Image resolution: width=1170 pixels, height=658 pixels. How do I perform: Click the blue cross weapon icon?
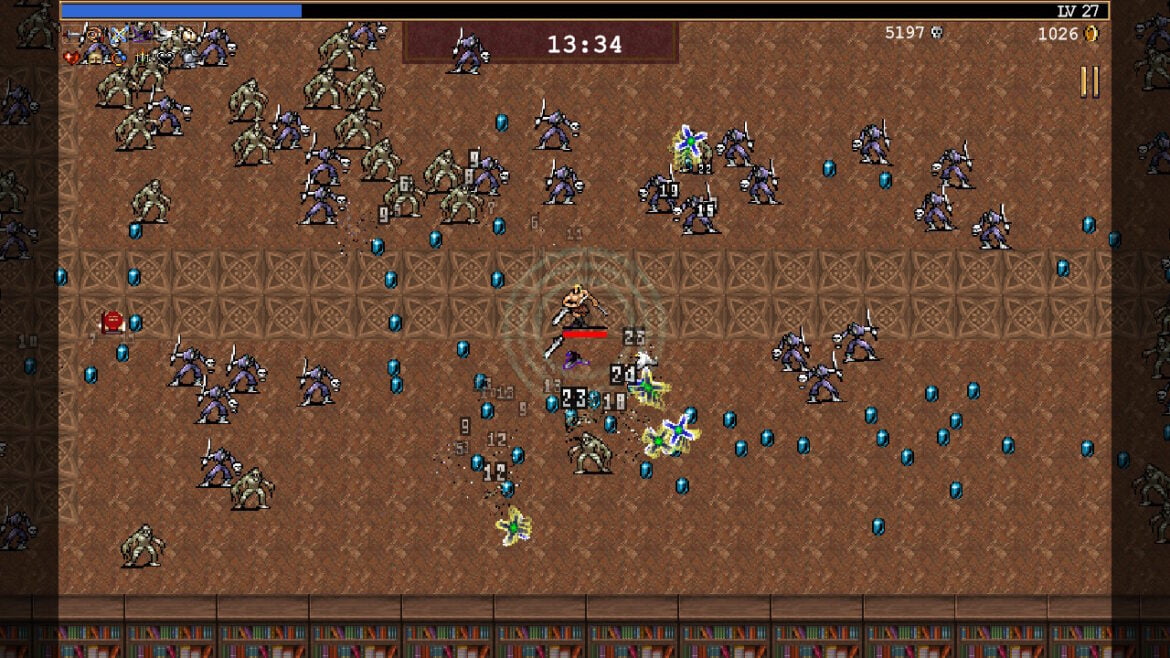[x=119, y=35]
